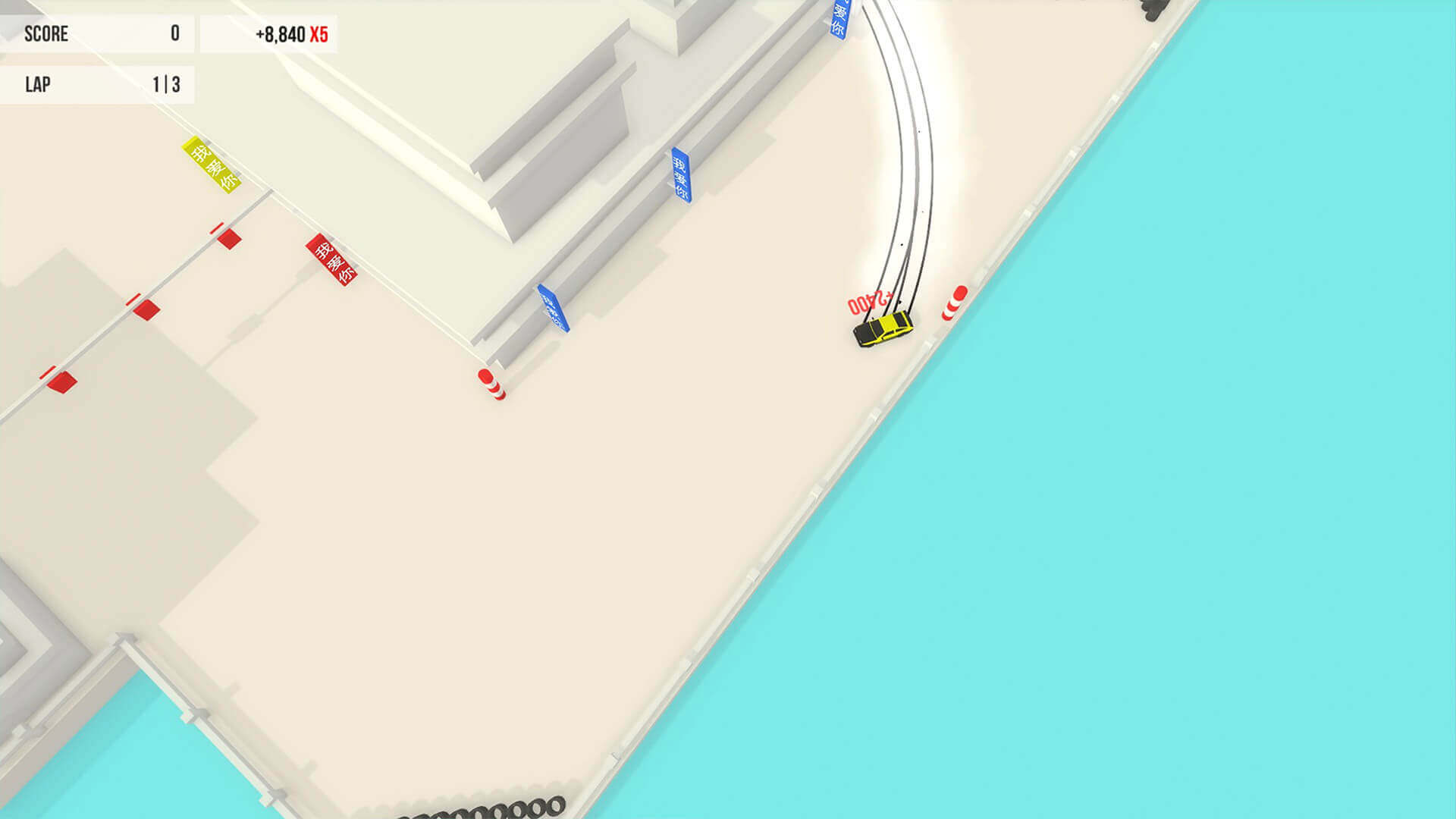Select the SCORE header row
Viewport: 1456px width, 819px height.
click(45, 34)
